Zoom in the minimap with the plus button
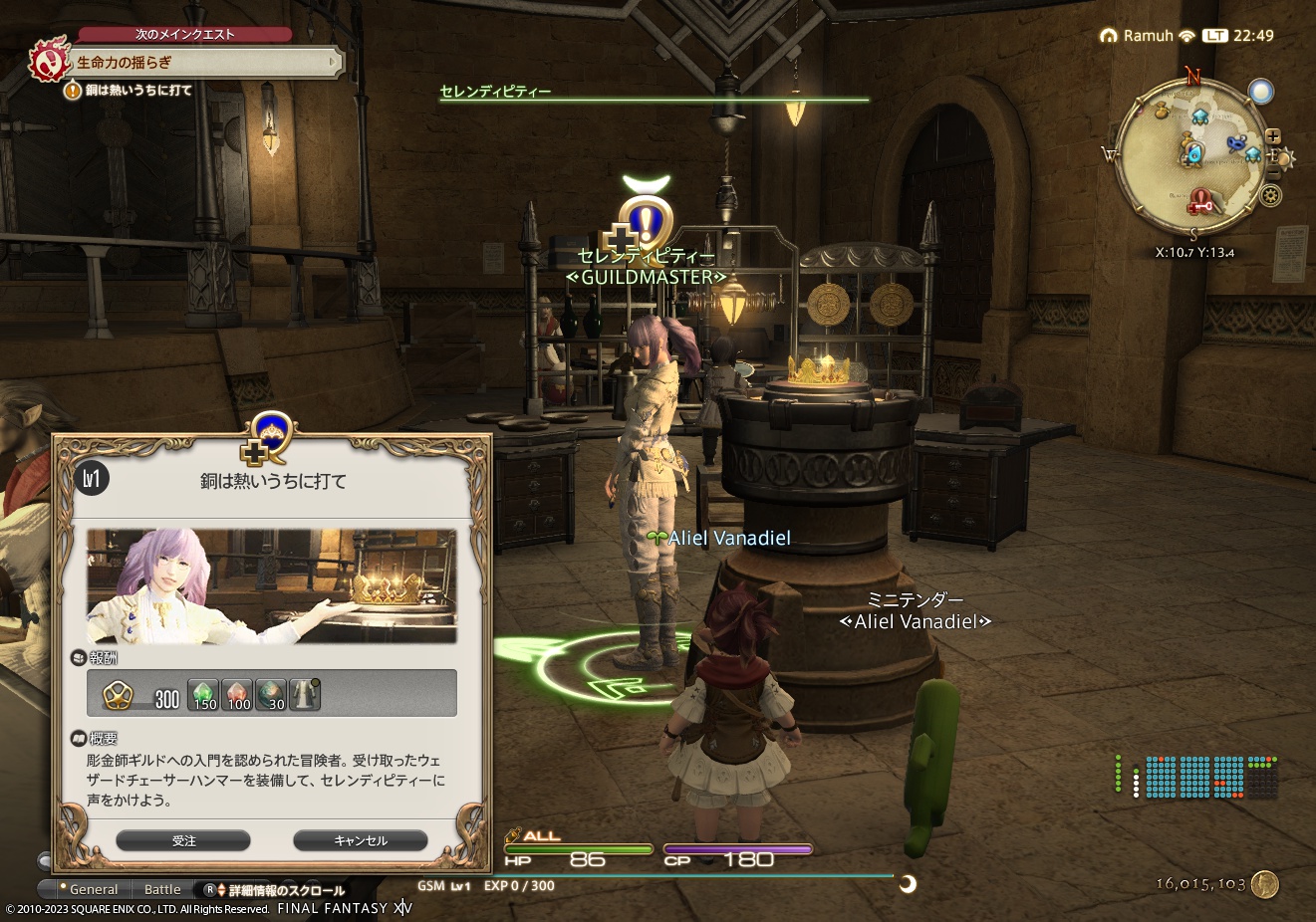This screenshot has width=1316, height=922. [x=1272, y=136]
